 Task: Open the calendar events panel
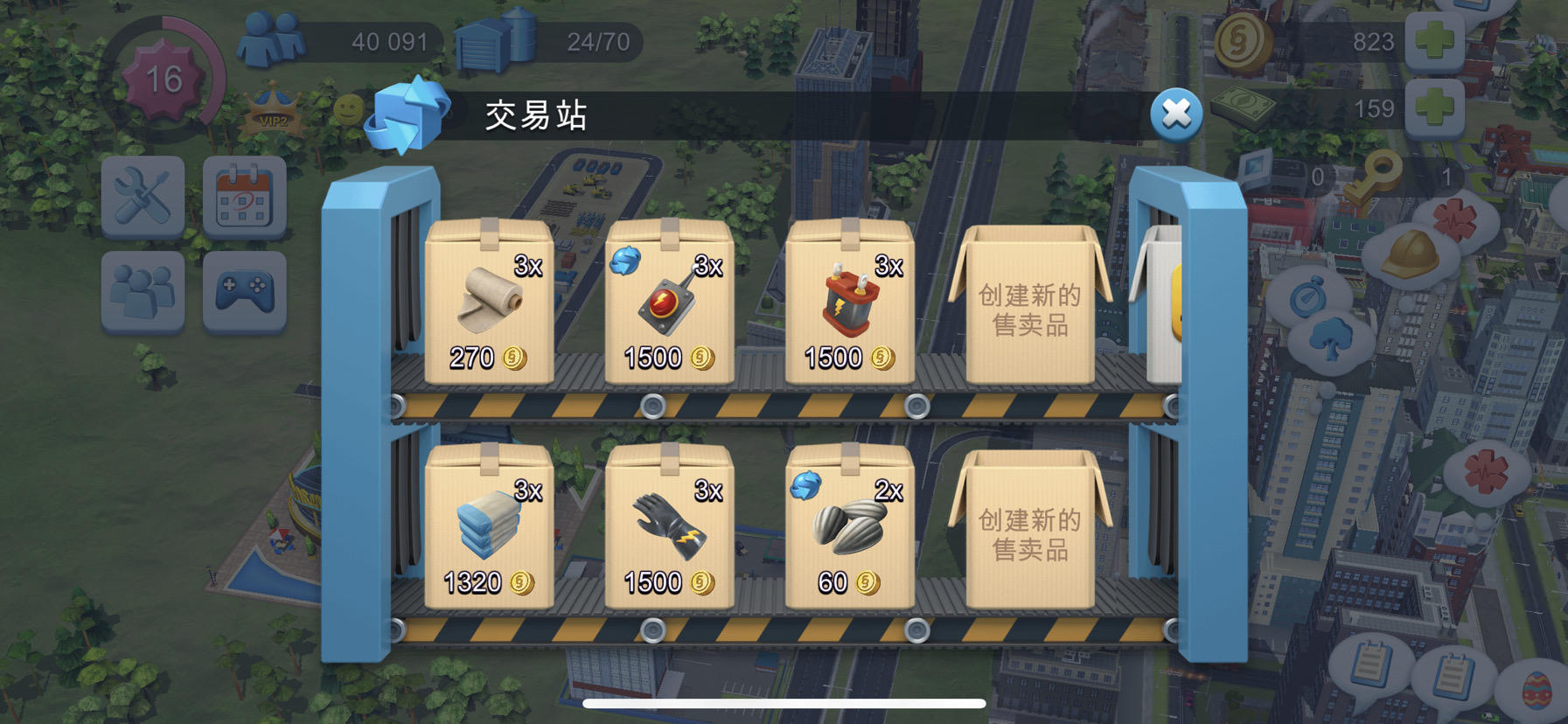point(247,195)
